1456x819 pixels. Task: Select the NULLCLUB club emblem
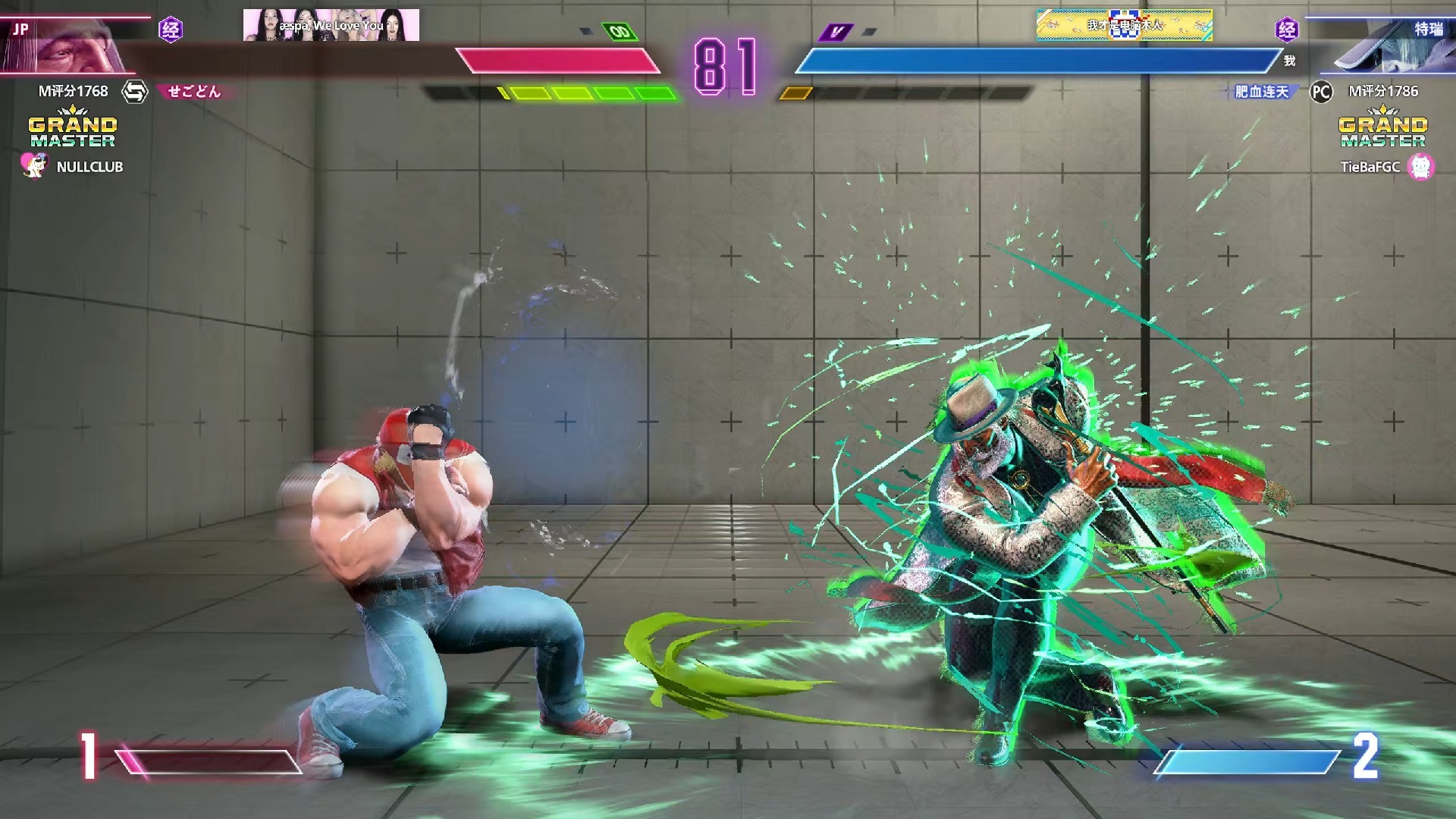(33, 166)
